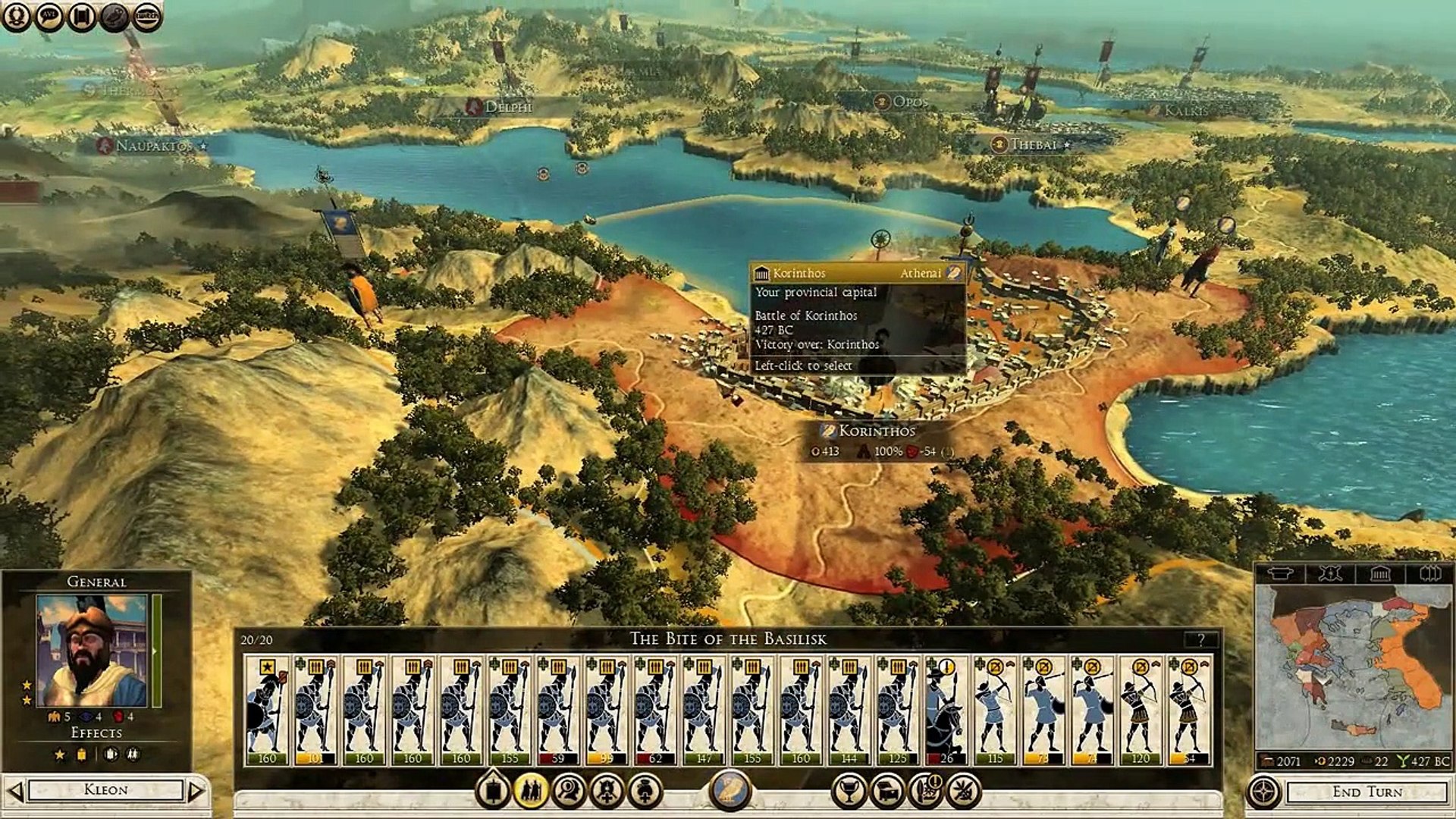Open the AVE speech bubble advisor button

click(49, 16)
